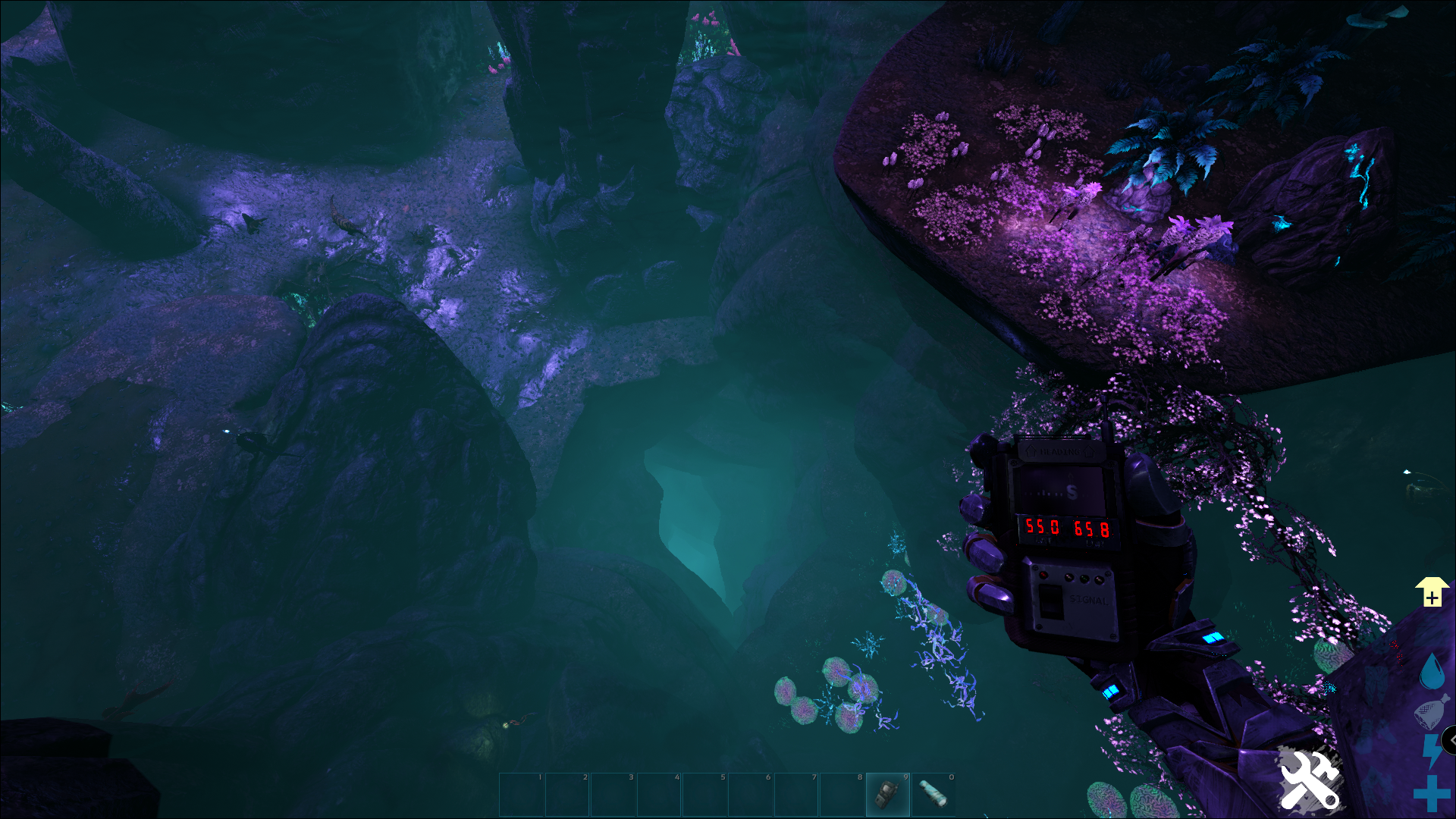Click the HEADING plate atop the tracker
1456x819 pixels.
tap(1059, 452)
